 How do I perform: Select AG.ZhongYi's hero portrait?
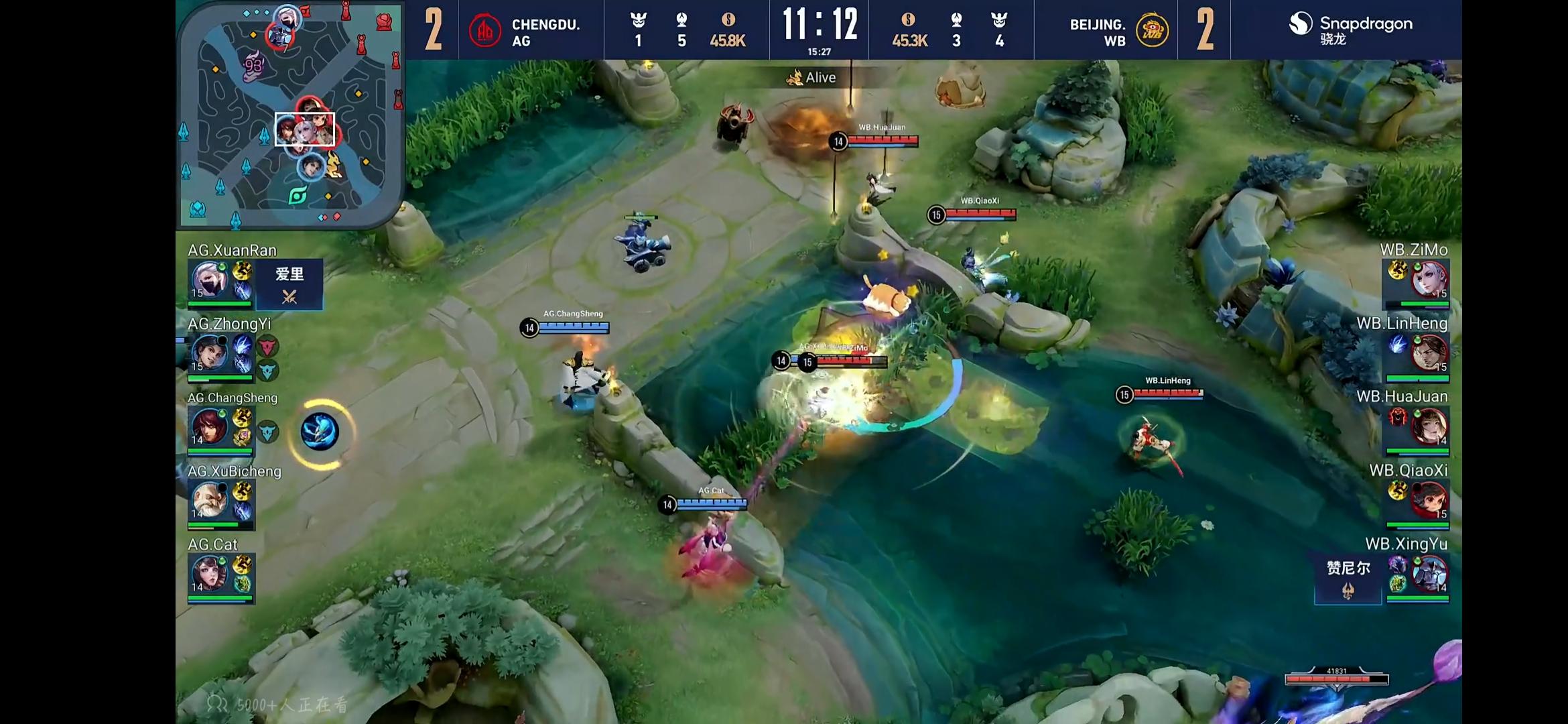click(210, 353)
